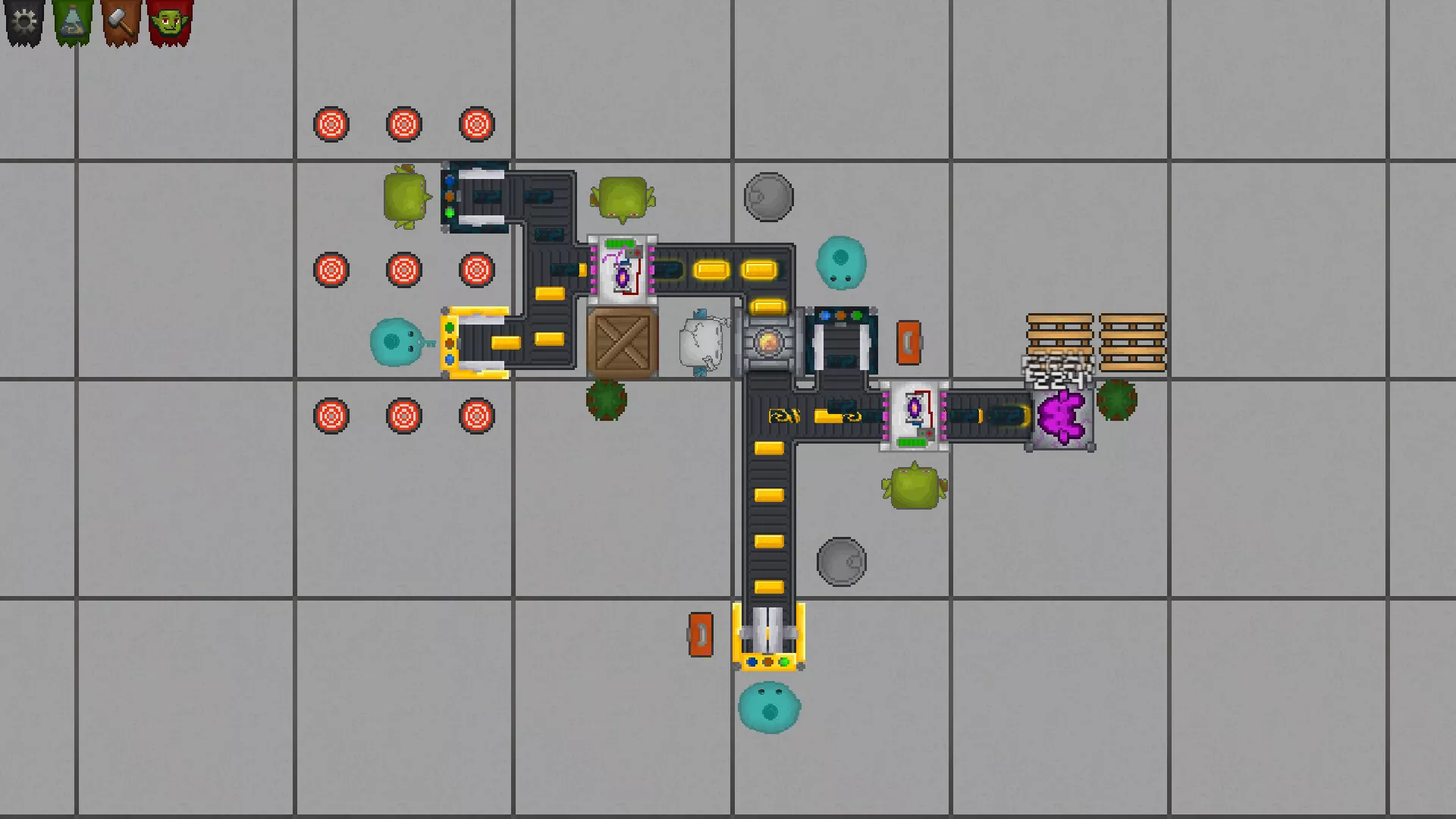Open the green potion flask banner
1456x819 pixels.
(73, 22)
